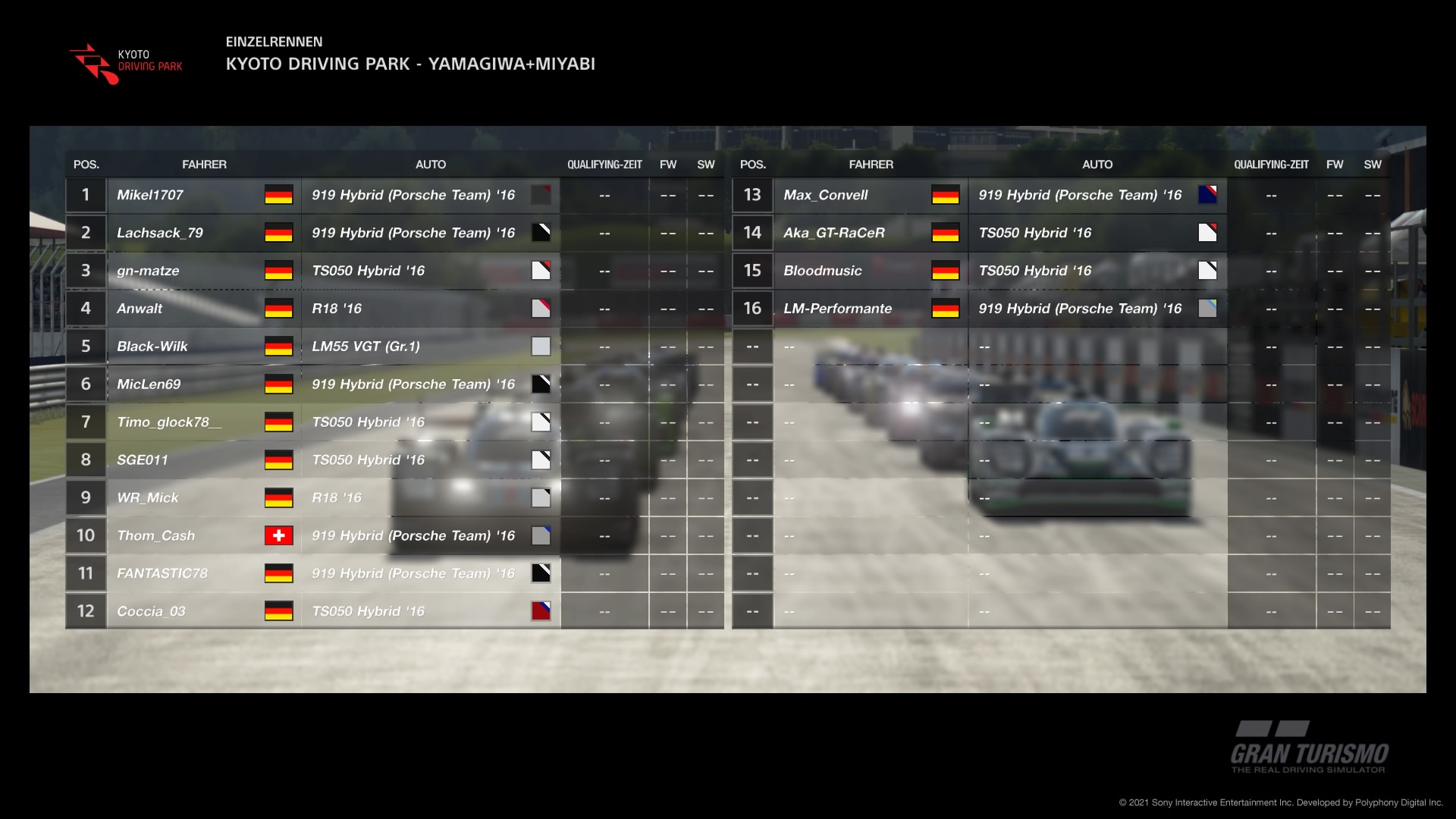The width and height of the screenshot is (1456, 819).
Task: Choose the Lachsack_79 grid row
Action: click(160, 233)
